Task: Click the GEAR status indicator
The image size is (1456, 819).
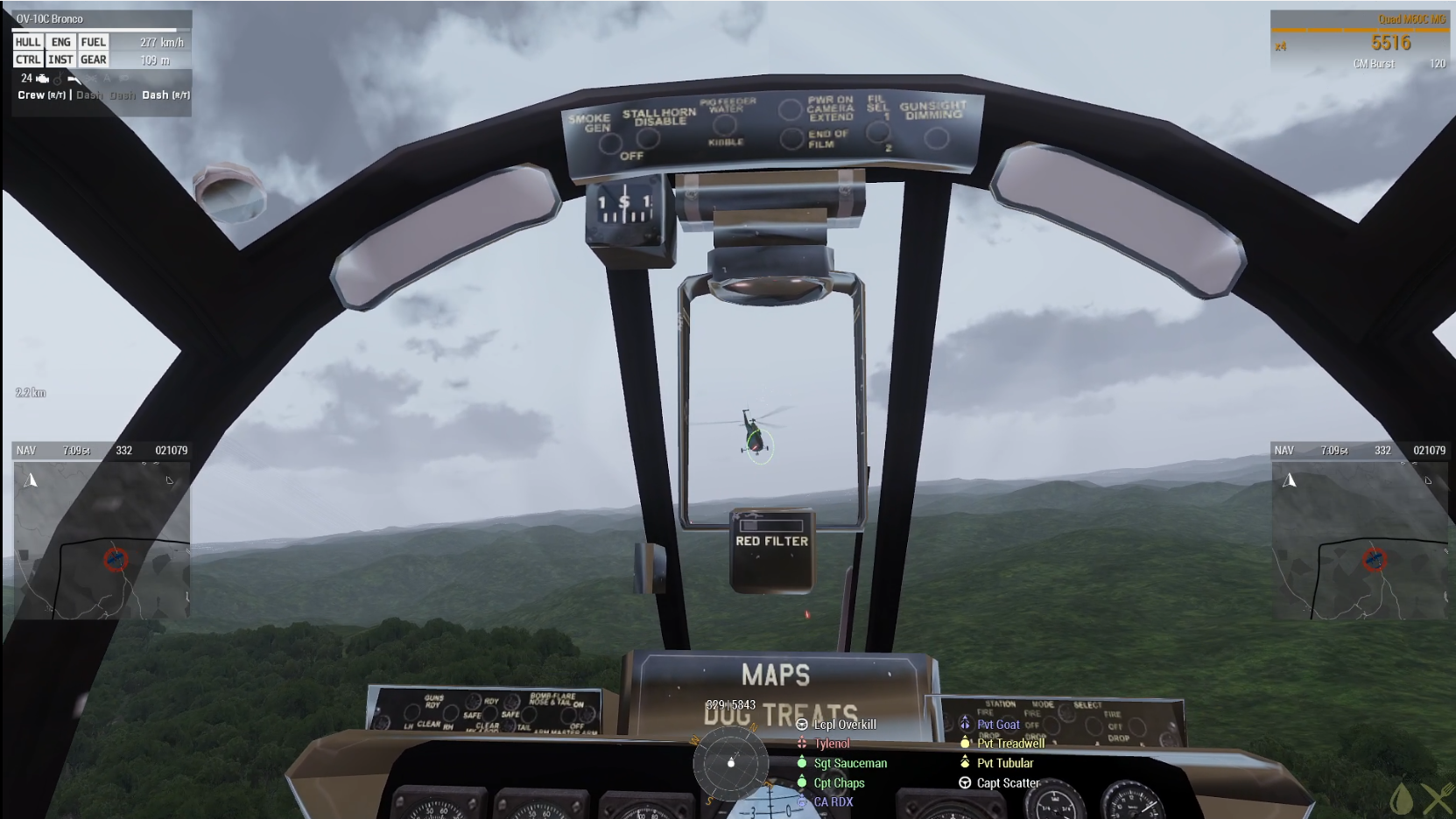Action: coord(93,59)
